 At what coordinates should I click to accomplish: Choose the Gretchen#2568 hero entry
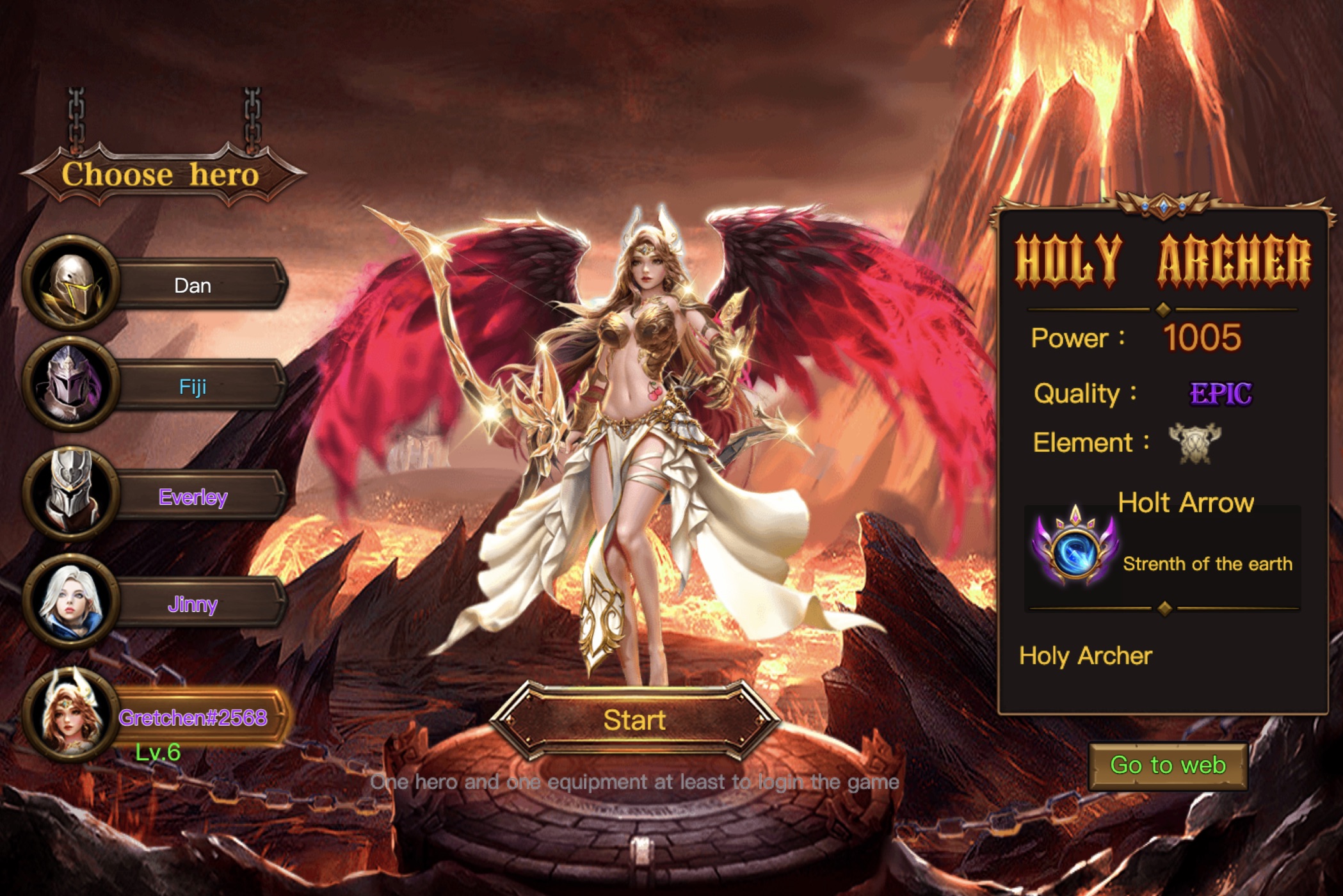tap(193, 717)
